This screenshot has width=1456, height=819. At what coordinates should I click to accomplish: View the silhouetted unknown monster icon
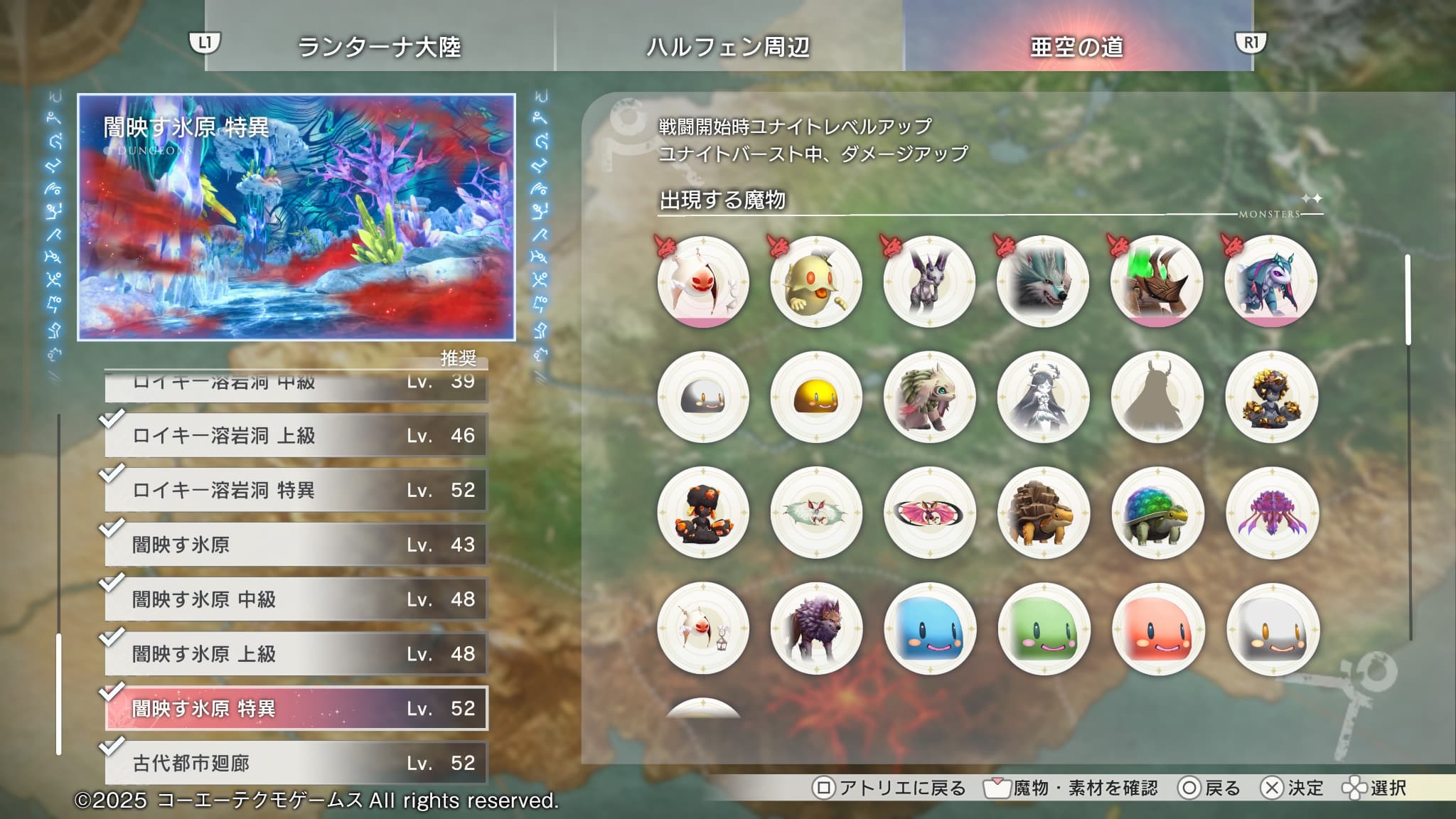point(1157,397)
